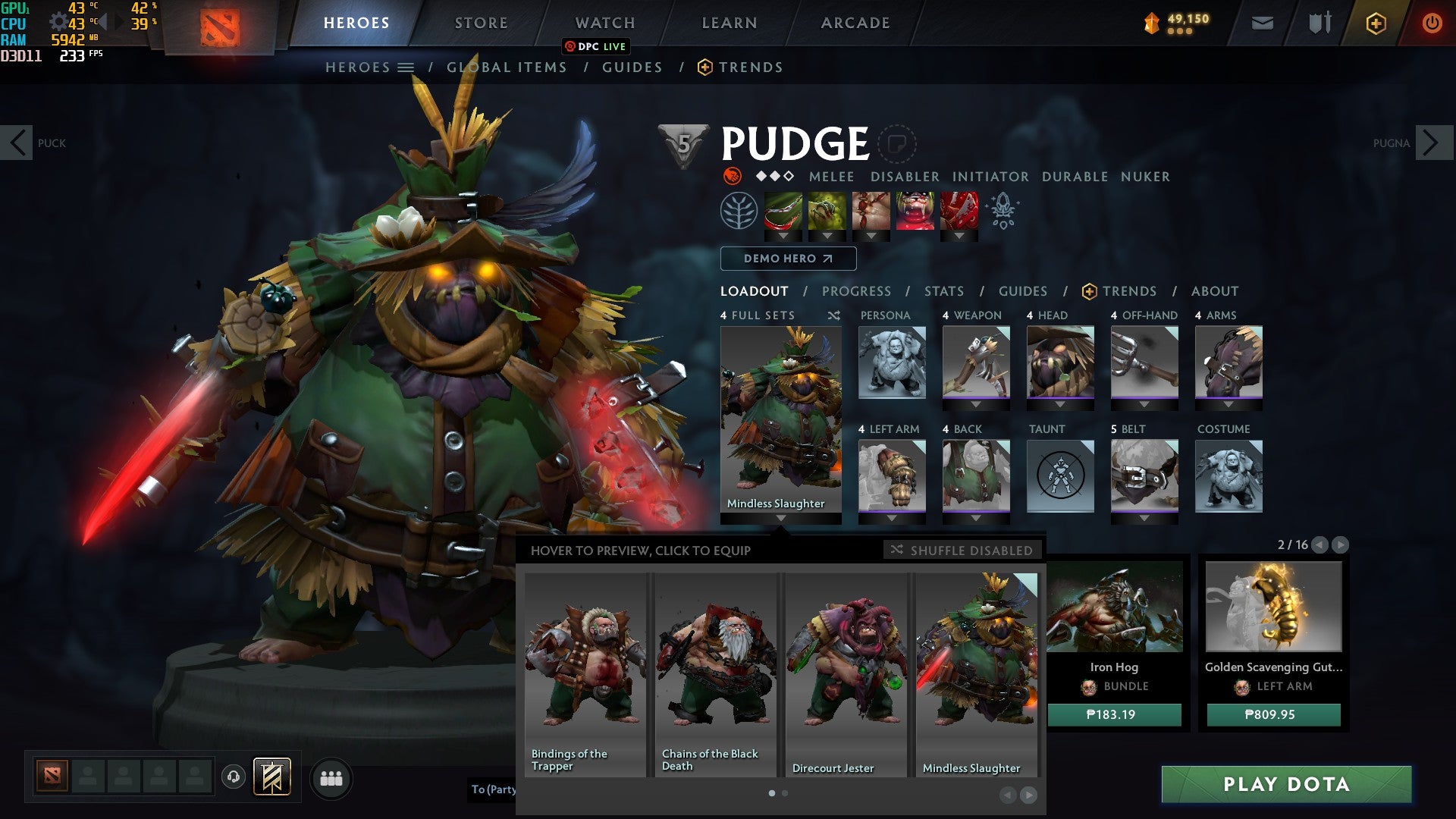Open the hamburger menu next to HEROES breadcrumb
Image resolution: width=1456 pixels, height=819 pixels.
[406, 67]
